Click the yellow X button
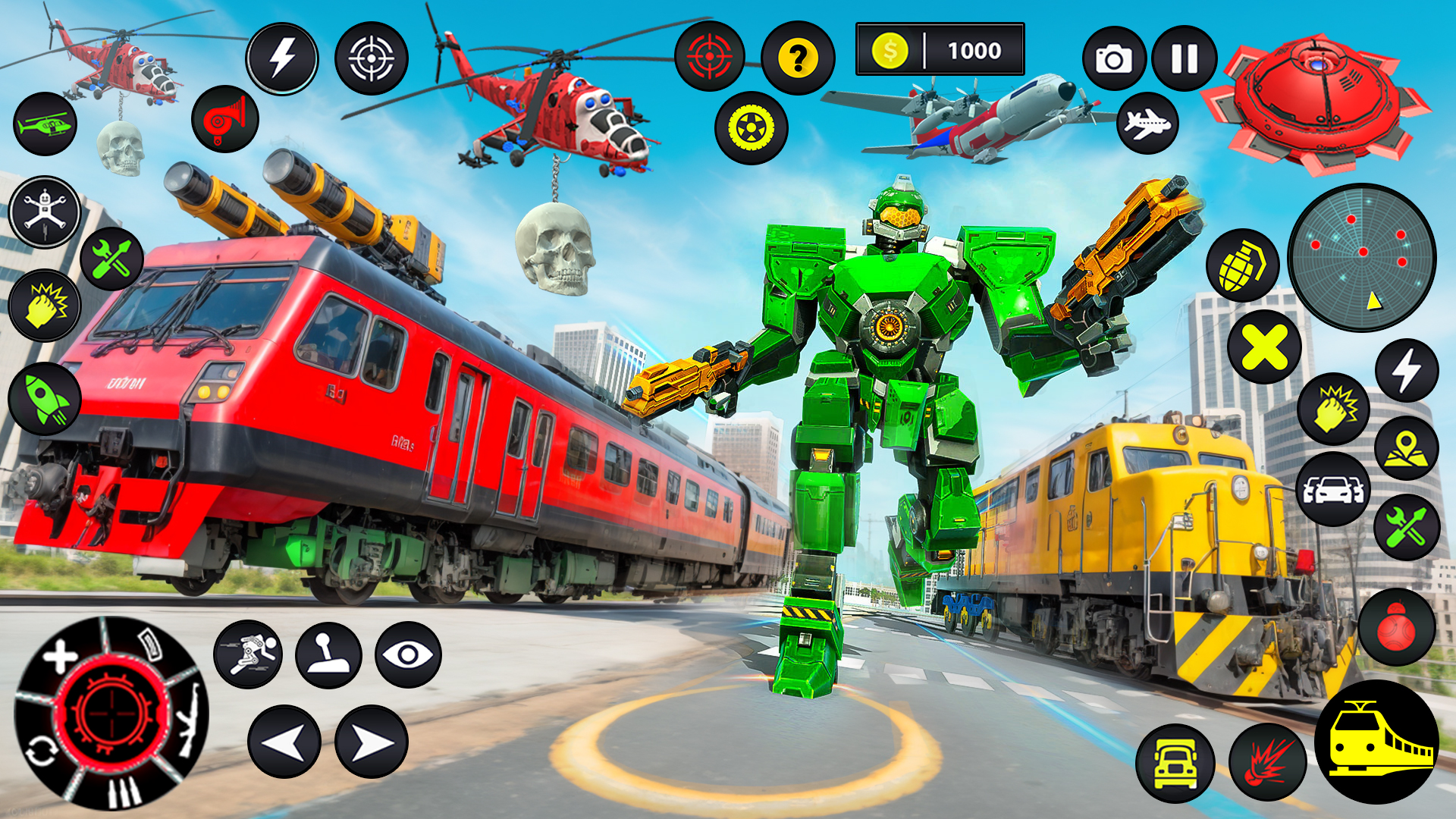Viewport: 1456px width, 819px height. click(1264, 347)
